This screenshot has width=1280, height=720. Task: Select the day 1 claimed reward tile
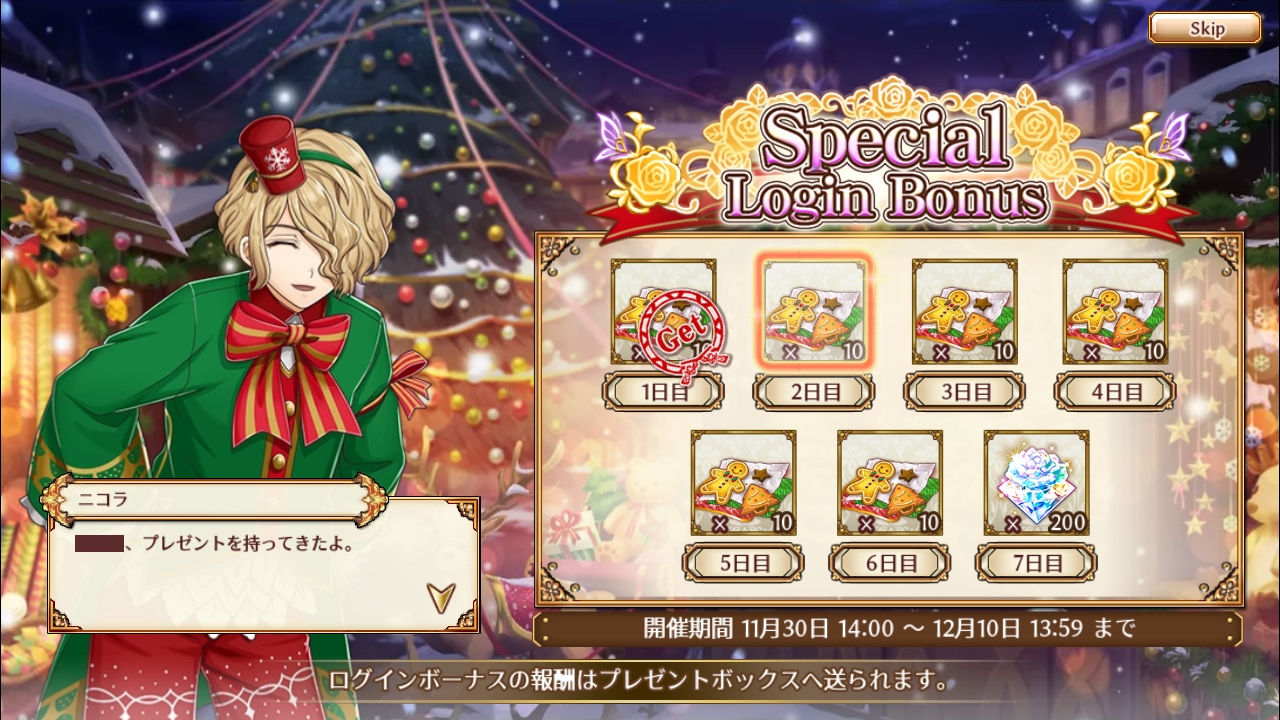[663, 312]
